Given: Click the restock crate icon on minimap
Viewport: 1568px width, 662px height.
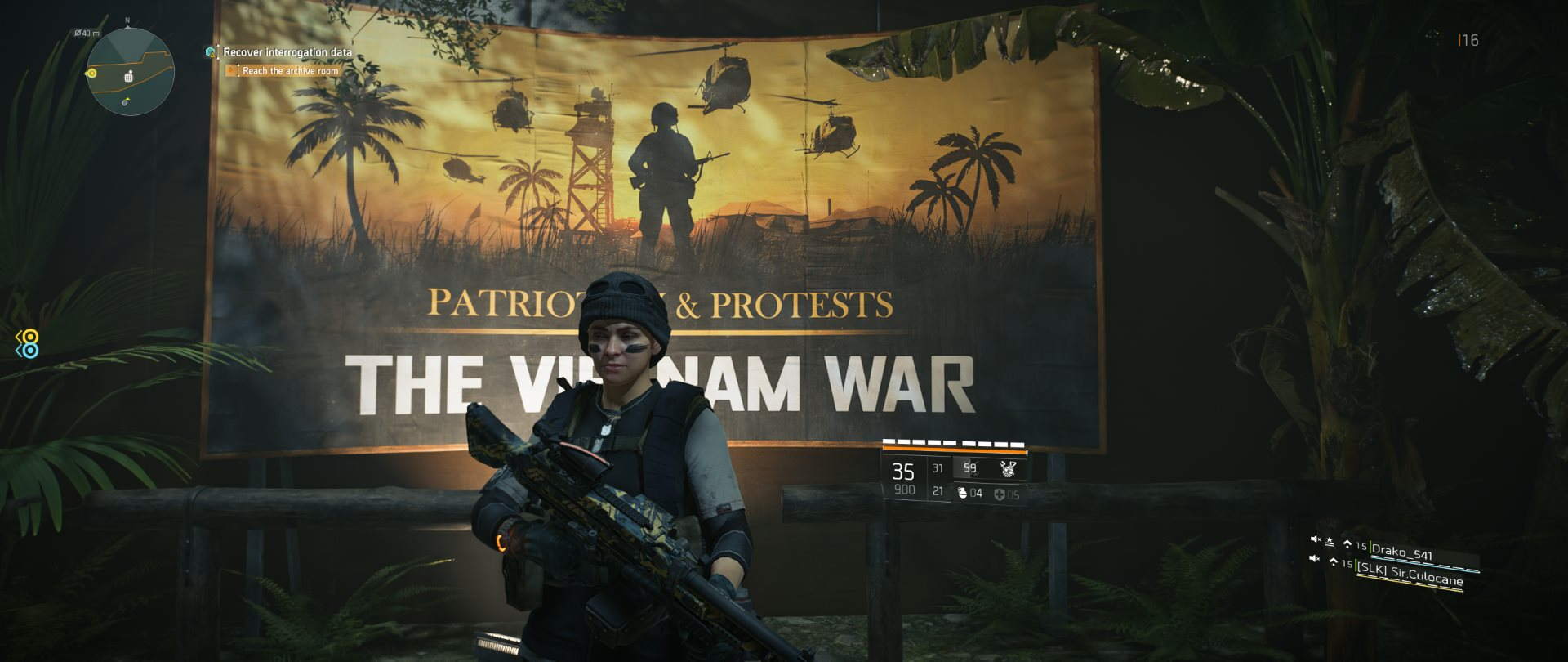Looking at the screenshot, I should [128, 77].
